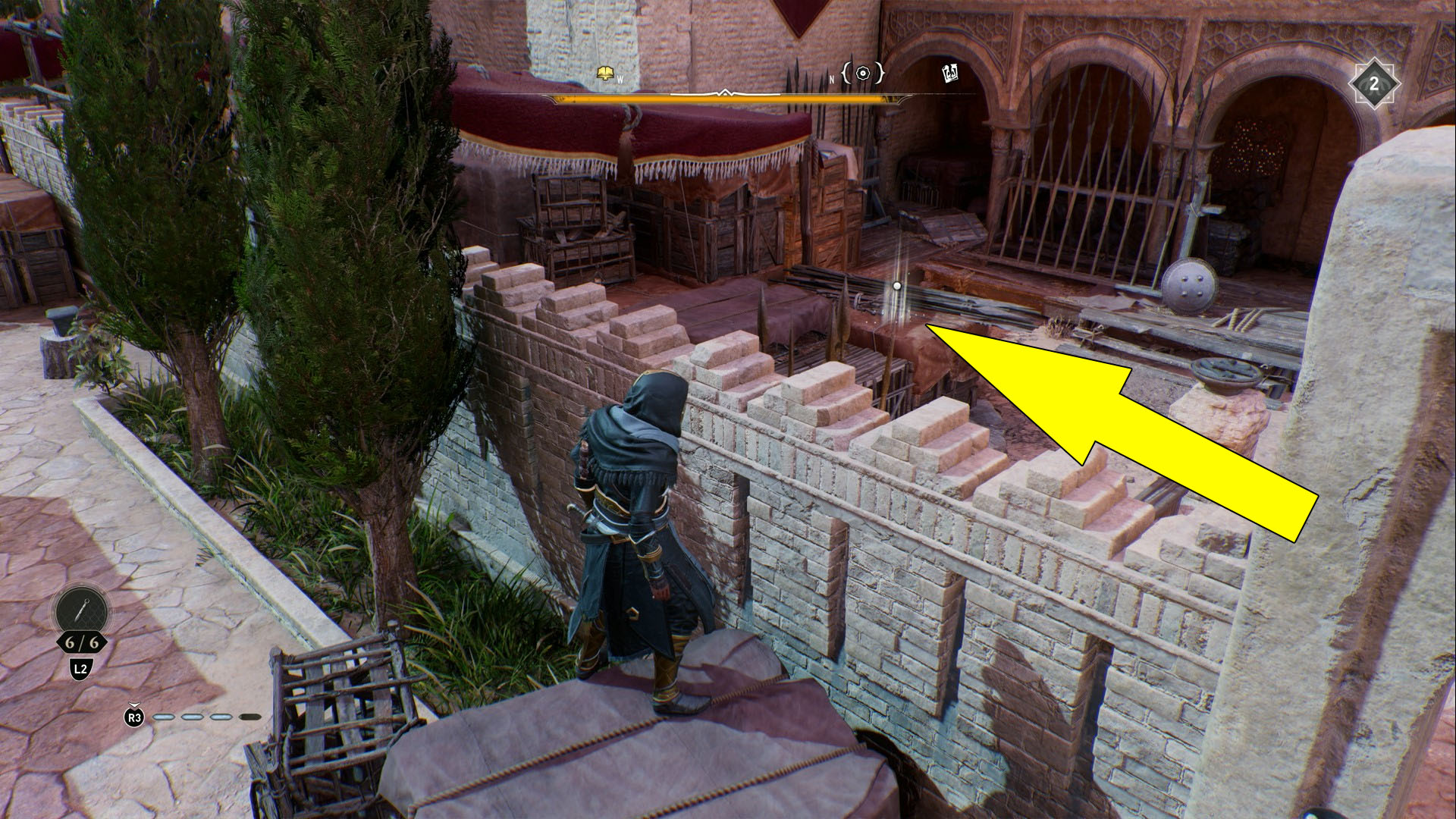Click the left brace of the Focus indicator
This screenshot has height=819, width=1456.
click(x=846, y=74)
